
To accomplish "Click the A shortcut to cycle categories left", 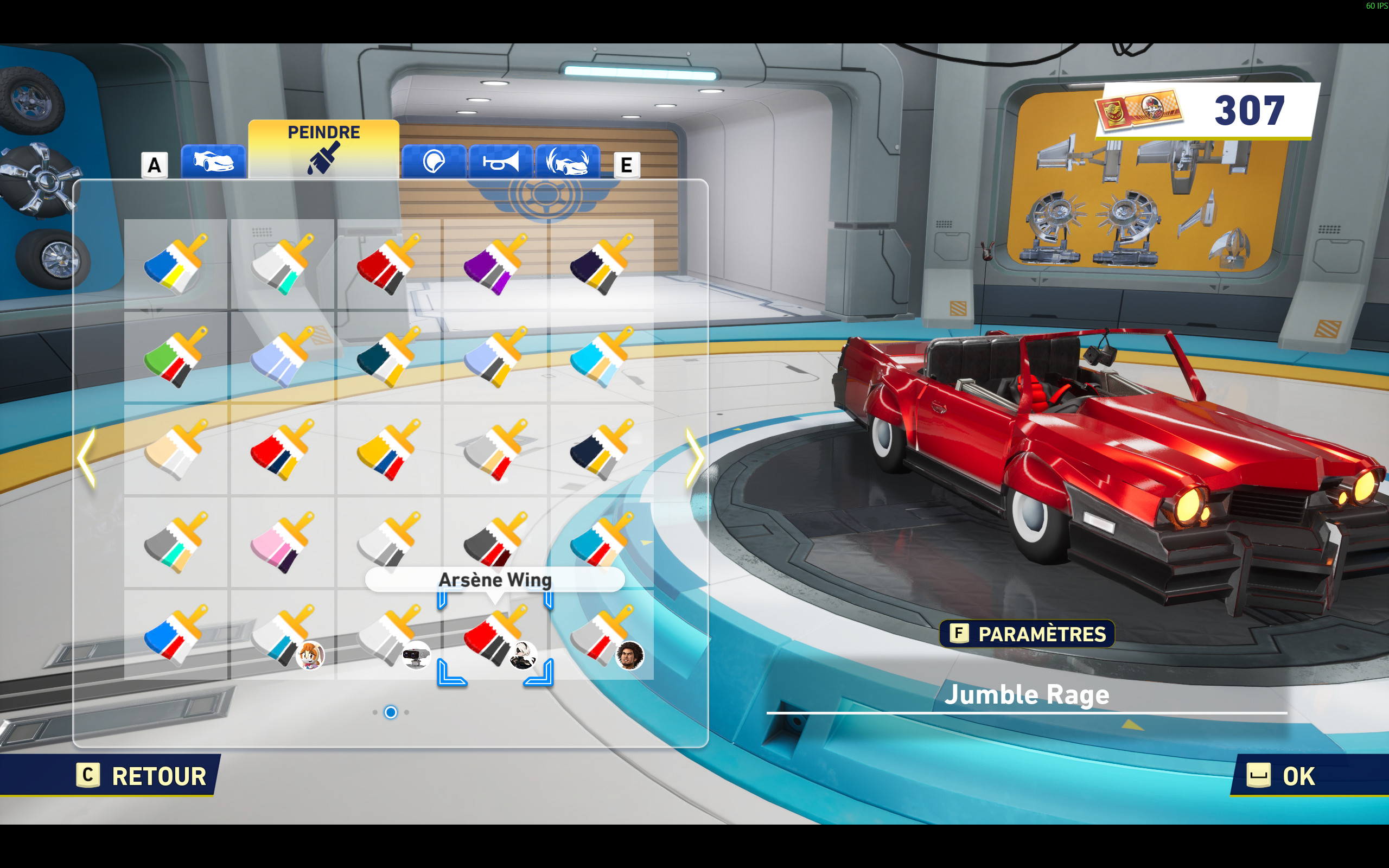I will click(154, 165).
